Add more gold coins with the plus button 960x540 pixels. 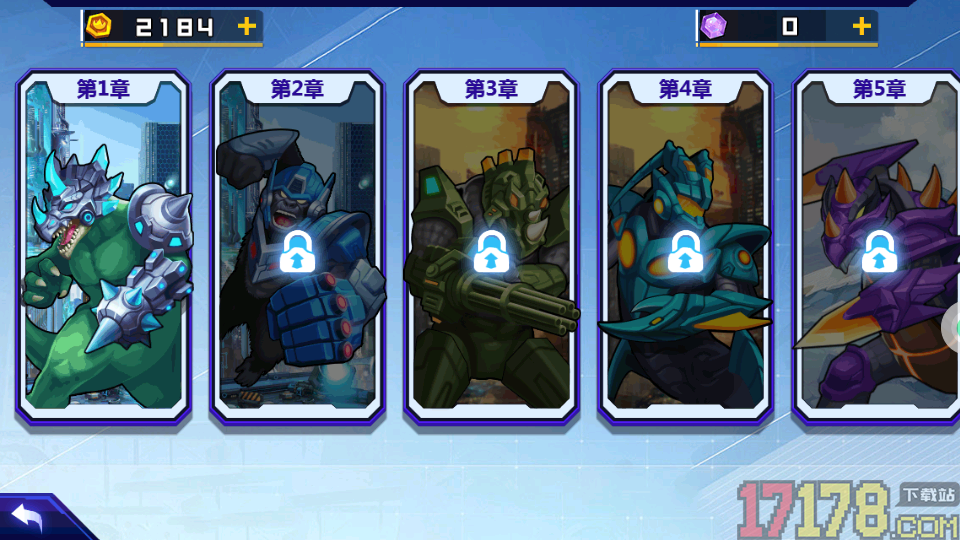(x=247, y=27)
